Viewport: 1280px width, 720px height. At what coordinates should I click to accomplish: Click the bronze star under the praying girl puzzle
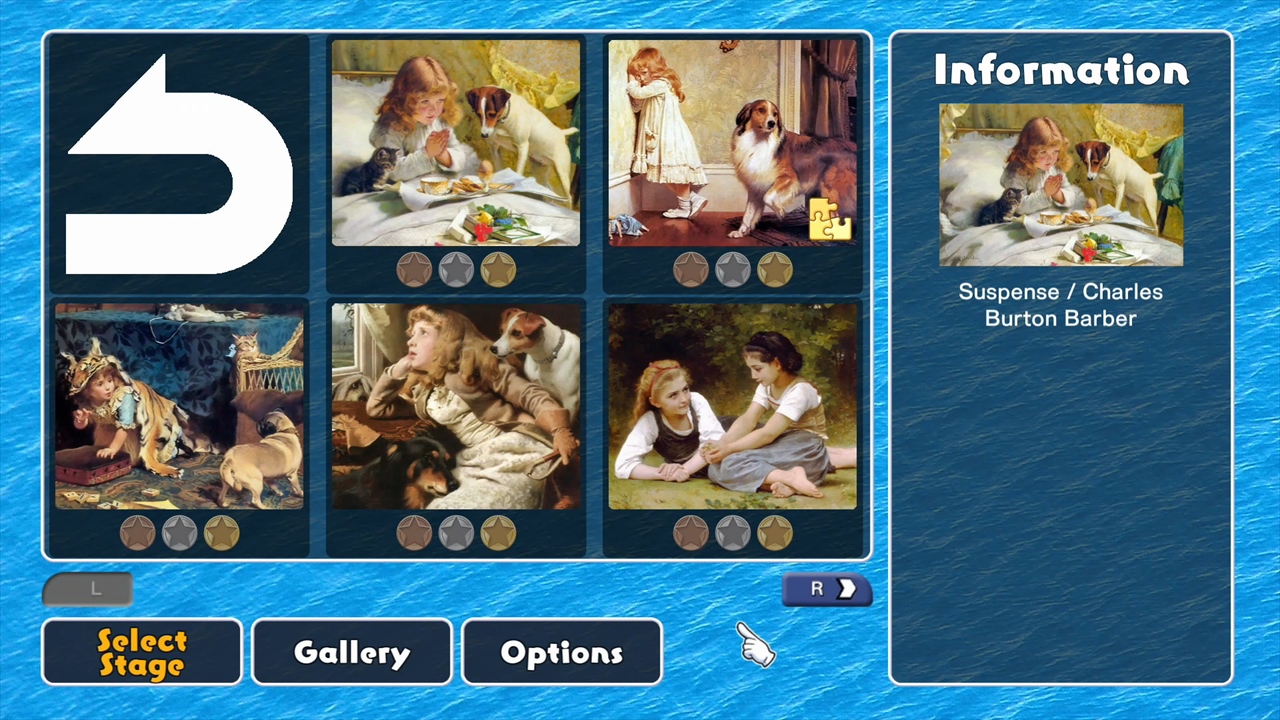point(413,268)
